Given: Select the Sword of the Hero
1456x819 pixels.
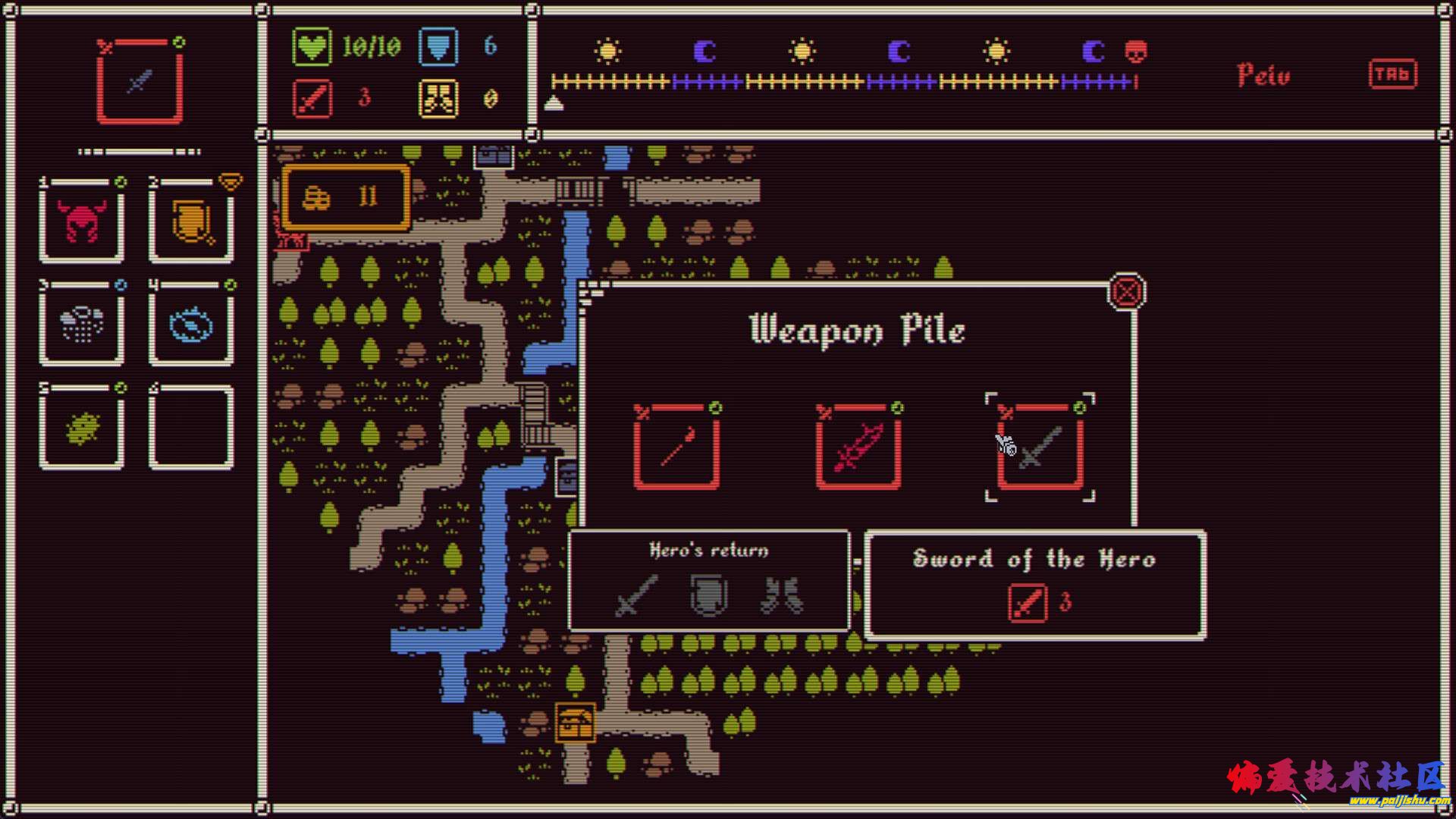Looking at the screenshot, I should pyautogui.click(x=1040, y=447).
